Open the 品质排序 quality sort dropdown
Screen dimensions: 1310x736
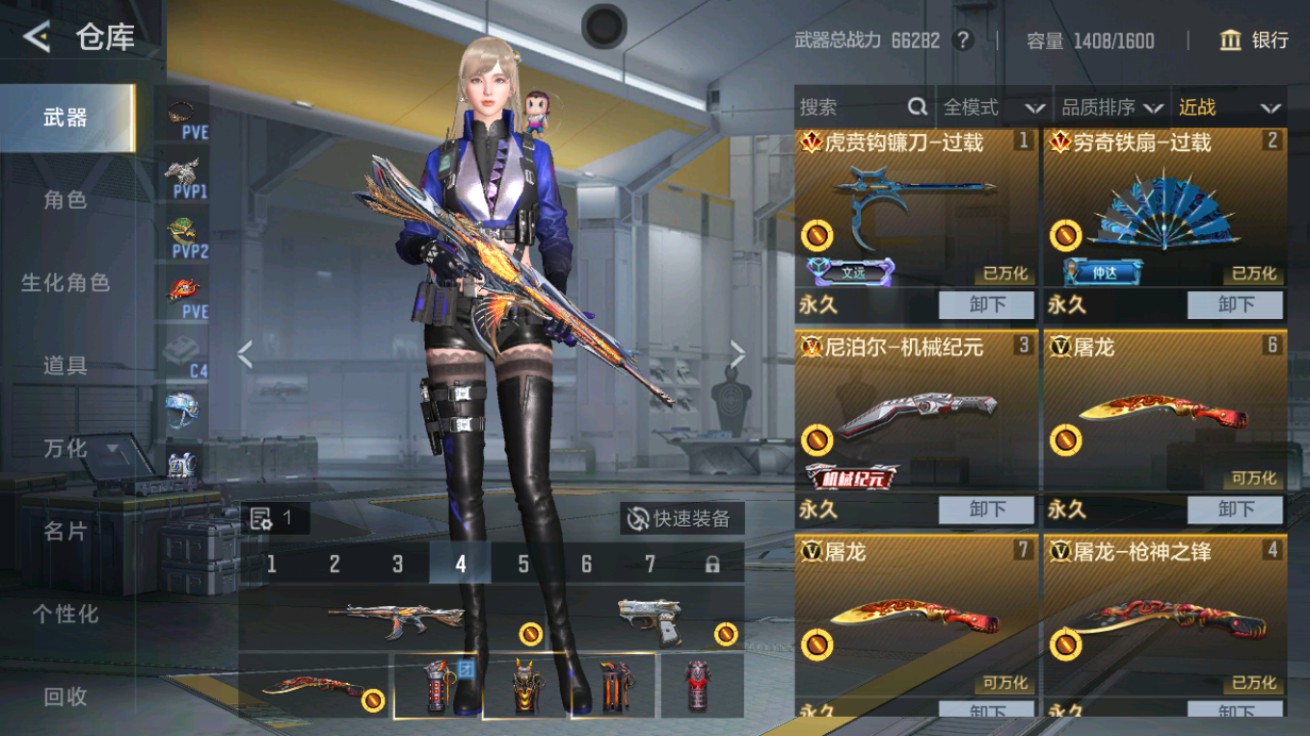pyautogui.click(x=1113, y=107)
